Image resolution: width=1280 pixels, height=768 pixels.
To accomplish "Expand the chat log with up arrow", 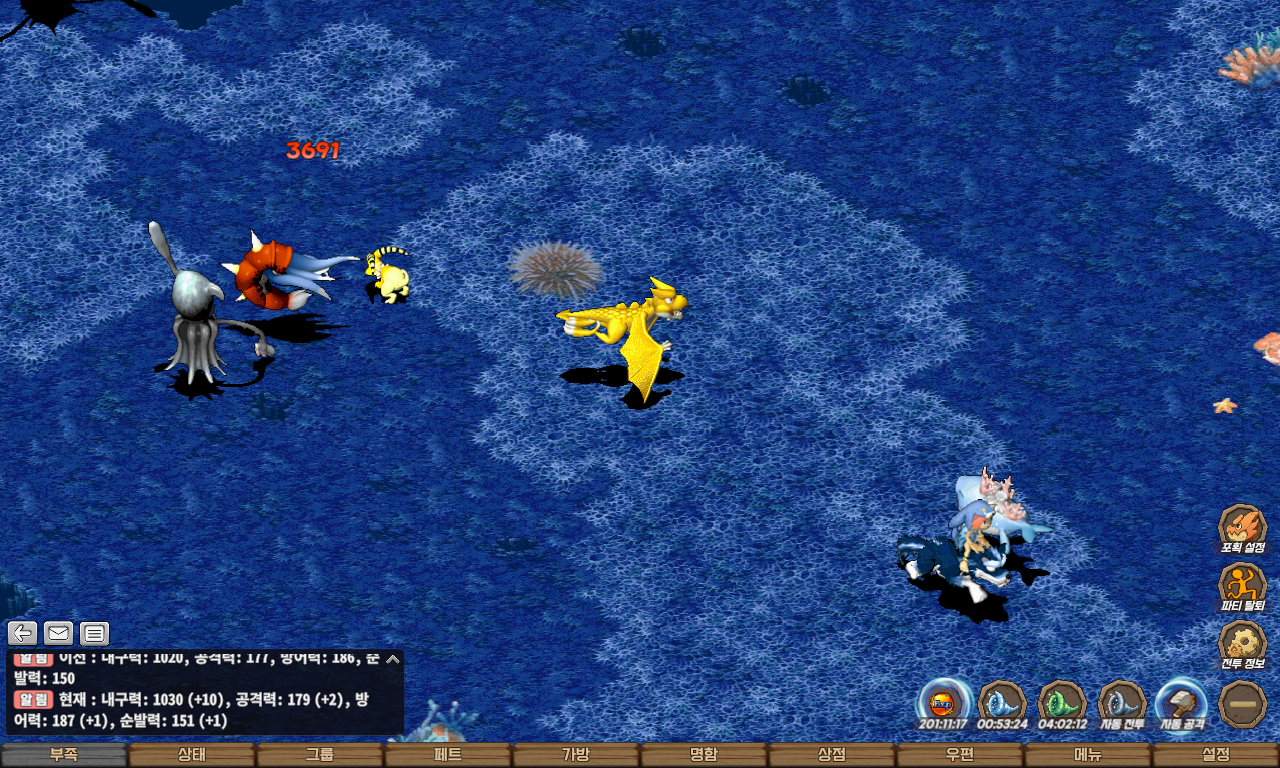I will coord(393,659).
